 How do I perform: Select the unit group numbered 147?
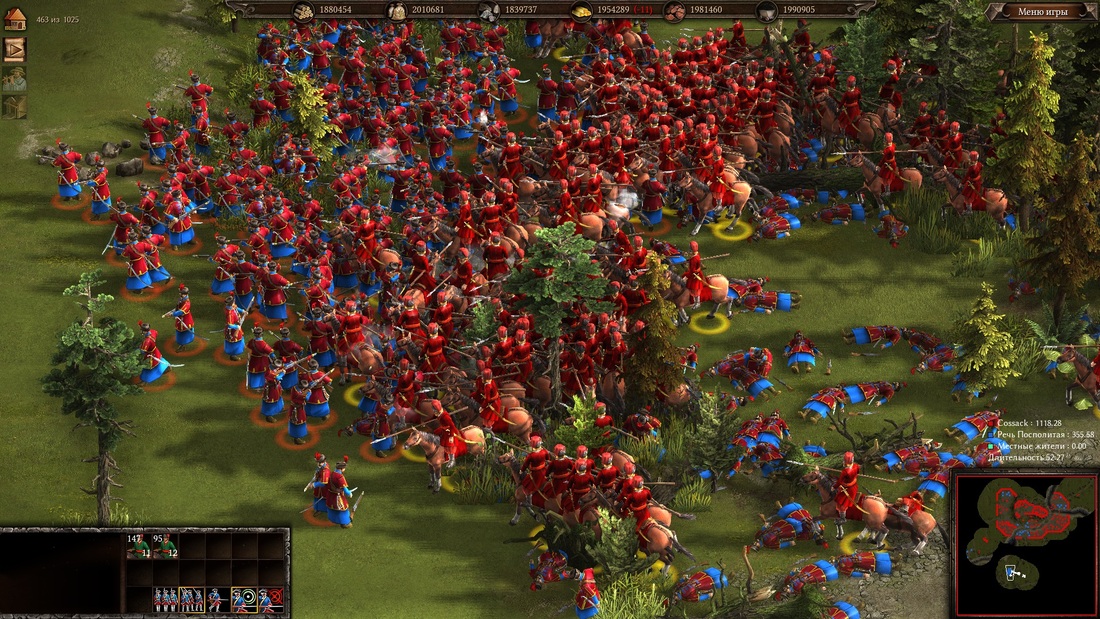139,545
